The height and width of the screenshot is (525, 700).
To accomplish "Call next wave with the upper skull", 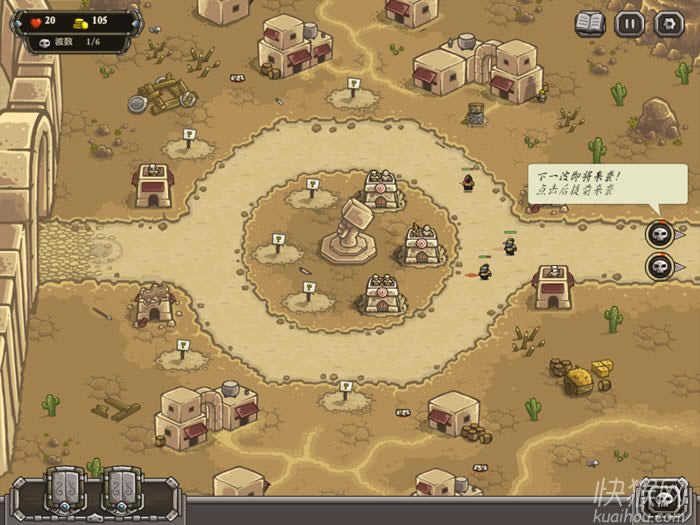I will tap(659, 235).
